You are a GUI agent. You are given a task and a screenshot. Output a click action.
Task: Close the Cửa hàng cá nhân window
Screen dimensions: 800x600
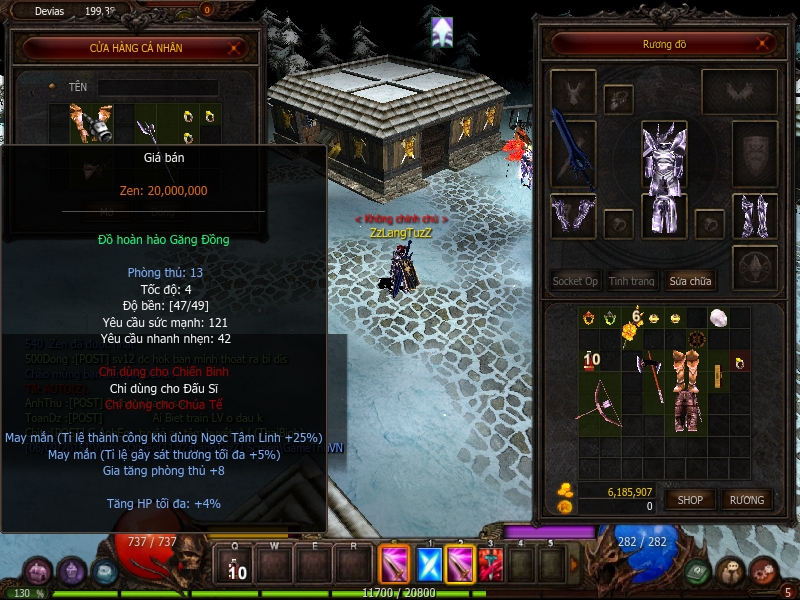[x=235, y=47]
